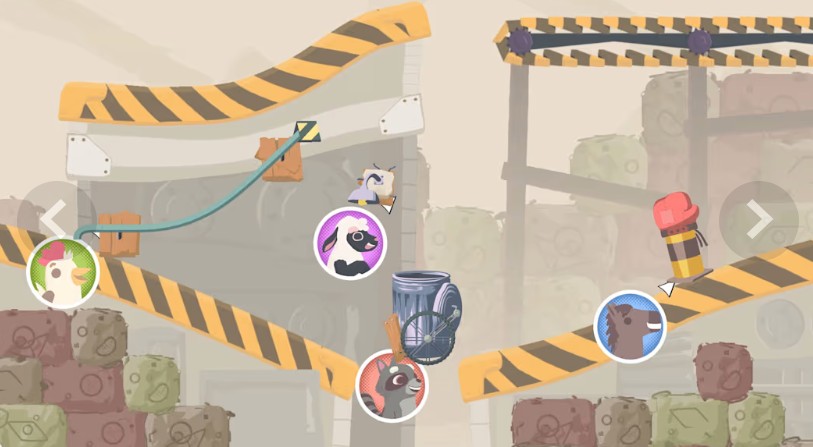Screen dimensions: 813x447
Task: Go to the previous screenshot with left arrow
Action: point(54,219)
